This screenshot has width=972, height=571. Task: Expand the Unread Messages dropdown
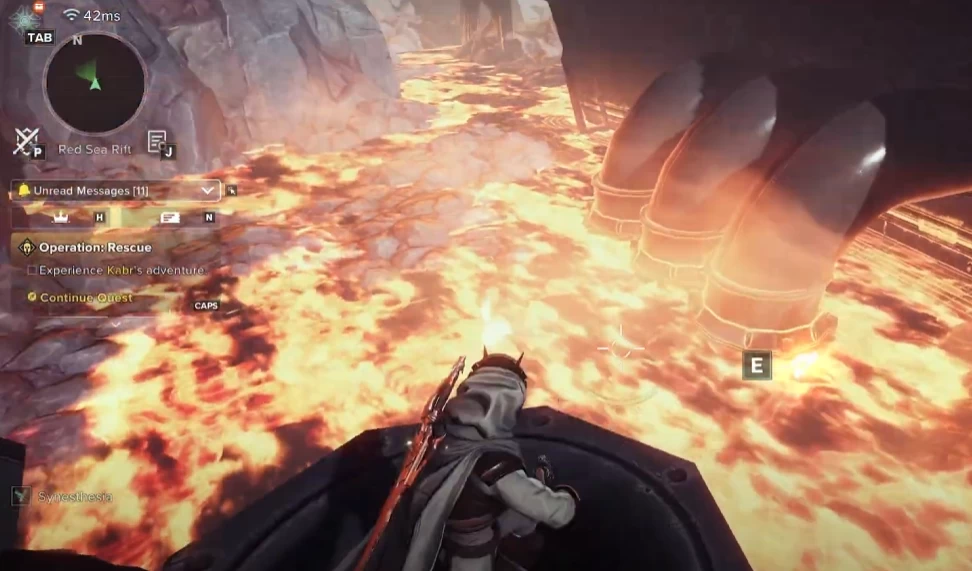pyautogui.click(x=208, y=190)
